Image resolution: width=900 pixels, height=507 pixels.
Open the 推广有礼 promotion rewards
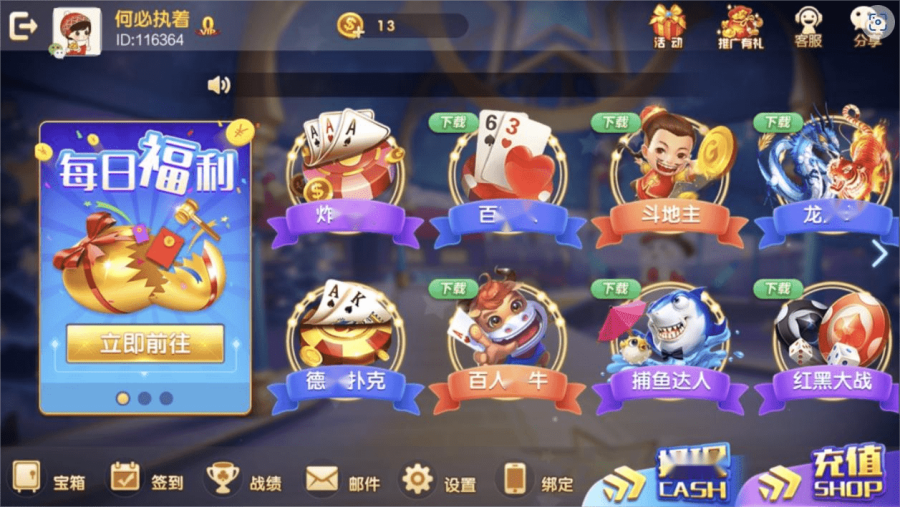[x=740, y=26]
